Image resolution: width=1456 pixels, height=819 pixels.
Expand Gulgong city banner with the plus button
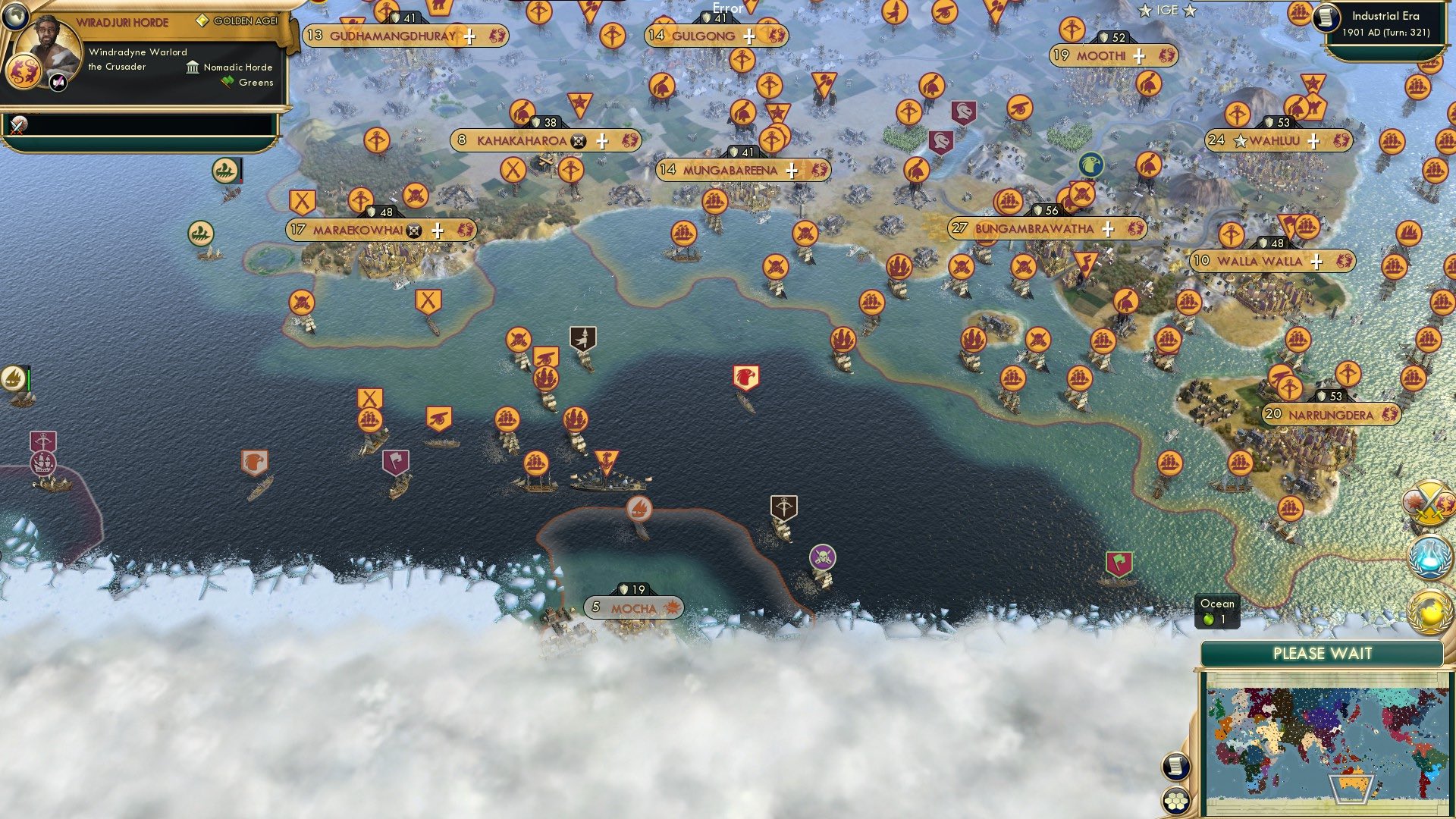point(749,36)
